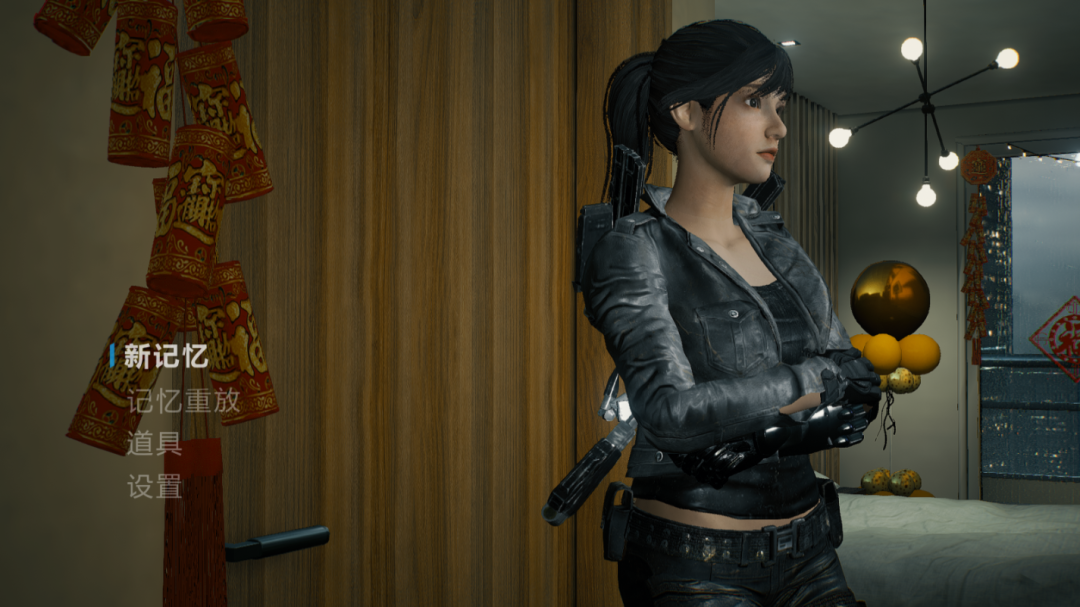Choose 道具 from the main menu

click(154, 444)
